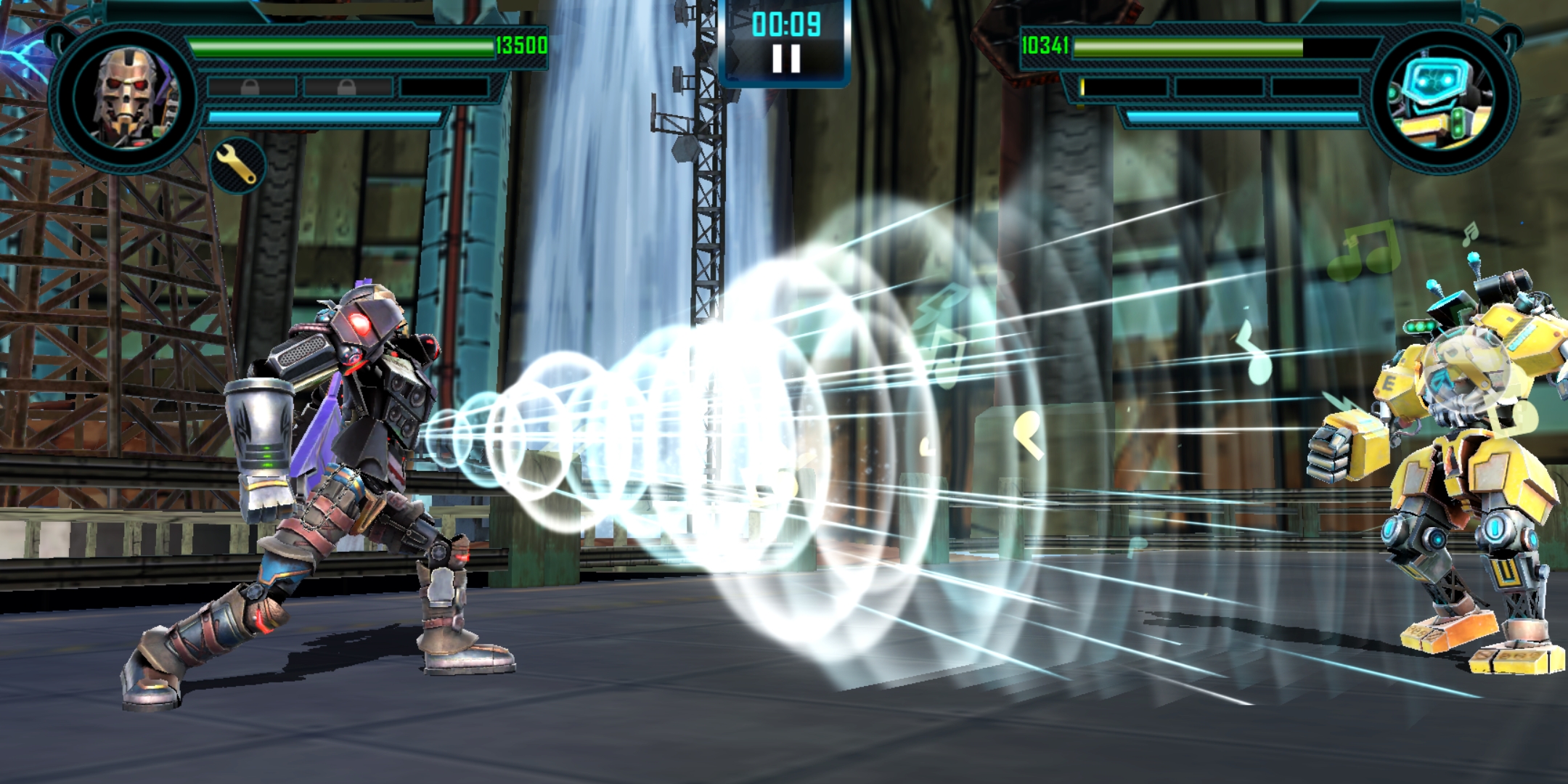Click the first locked special move slot
Image resolution: width=1568 pixels, height=784 pixels.
(250, 86)
